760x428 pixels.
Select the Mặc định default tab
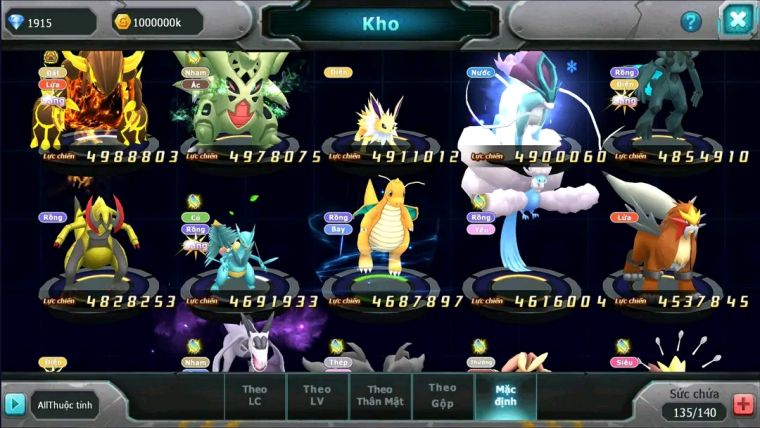tap(504, 395)
